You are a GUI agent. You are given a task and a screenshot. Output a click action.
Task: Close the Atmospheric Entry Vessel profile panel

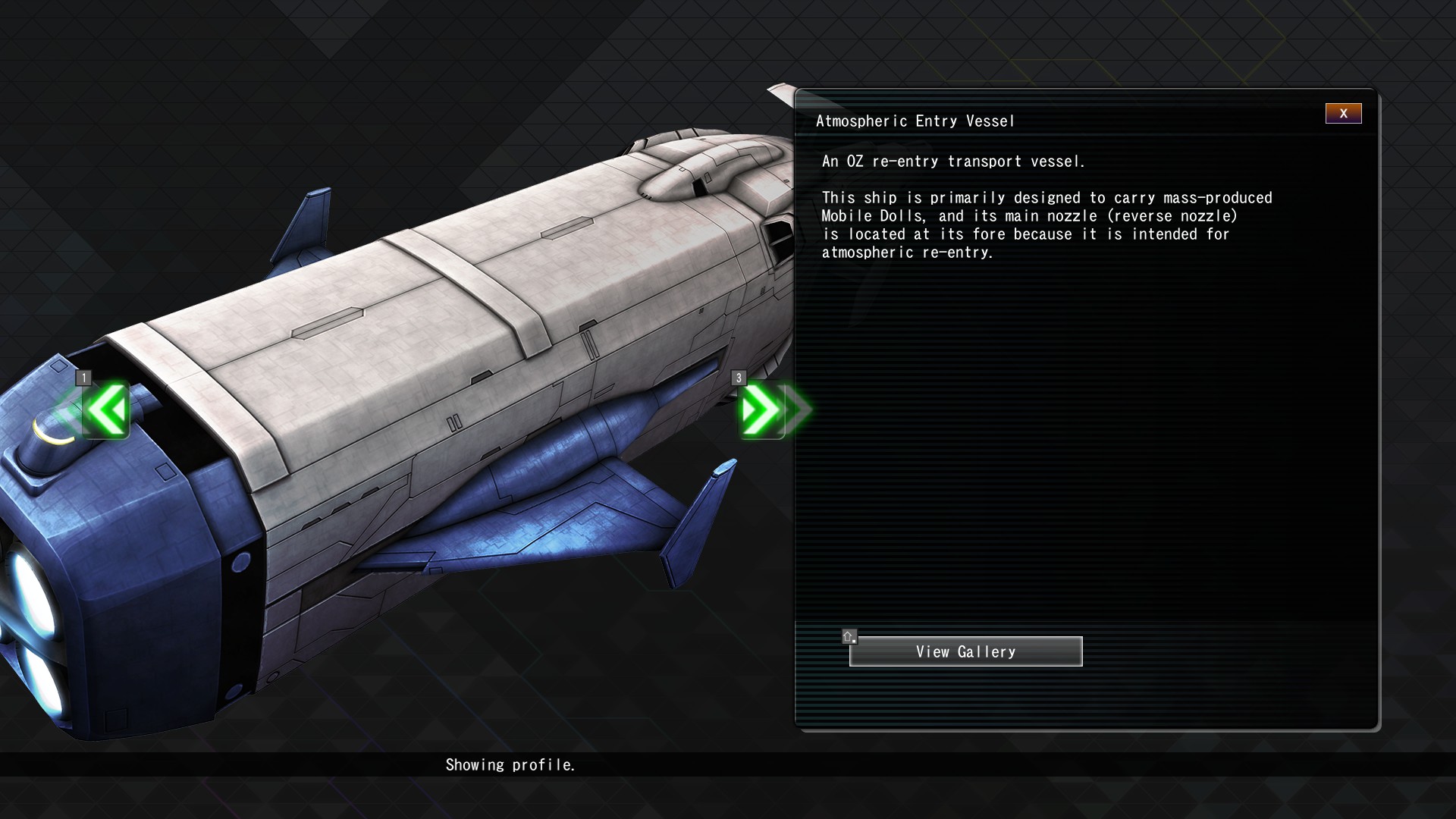click(x=1343, y=114)
